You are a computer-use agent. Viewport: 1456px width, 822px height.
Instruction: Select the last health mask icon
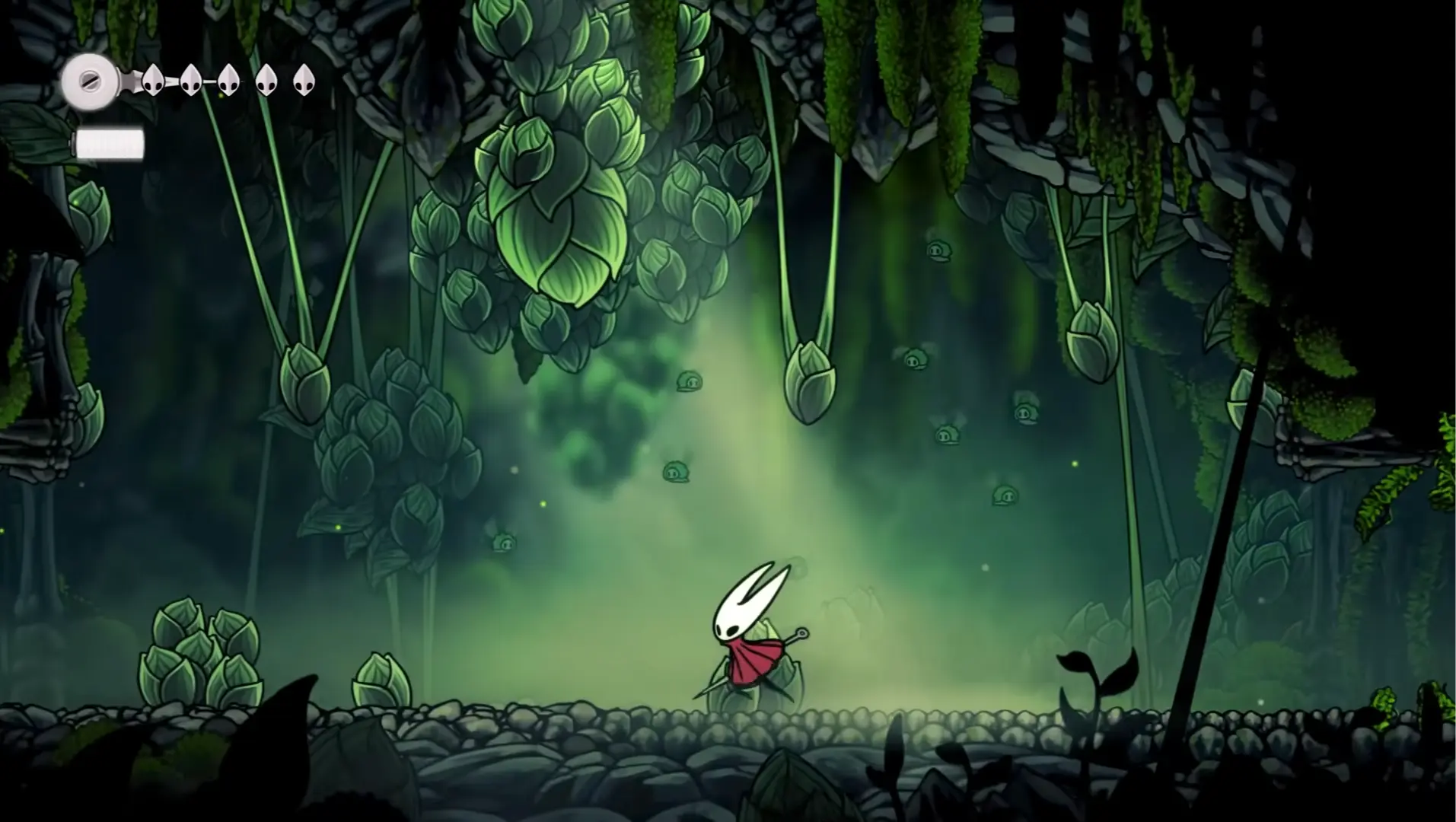click(x=304, y=81)
